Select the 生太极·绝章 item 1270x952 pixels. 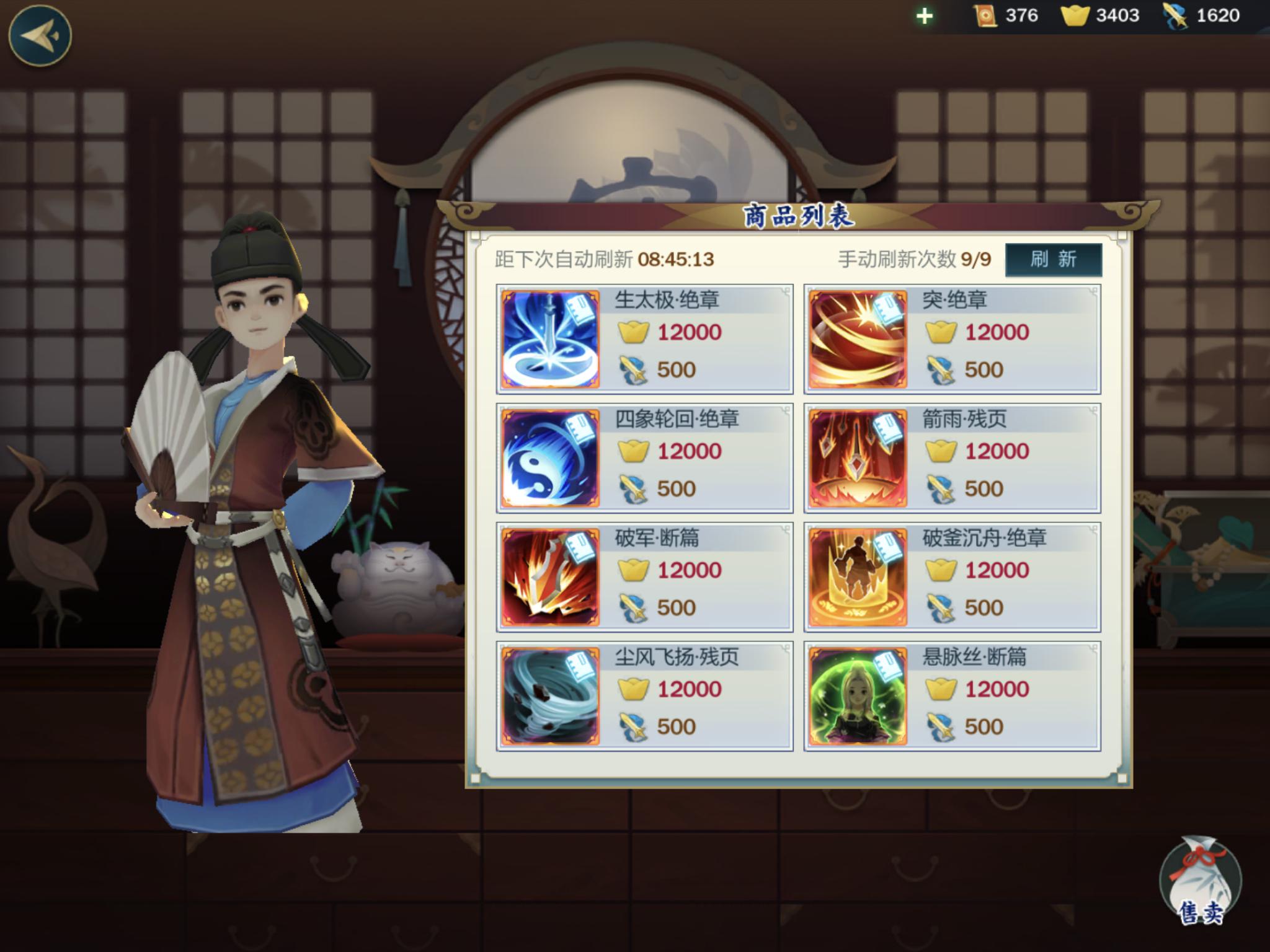[x=644, y=339]
